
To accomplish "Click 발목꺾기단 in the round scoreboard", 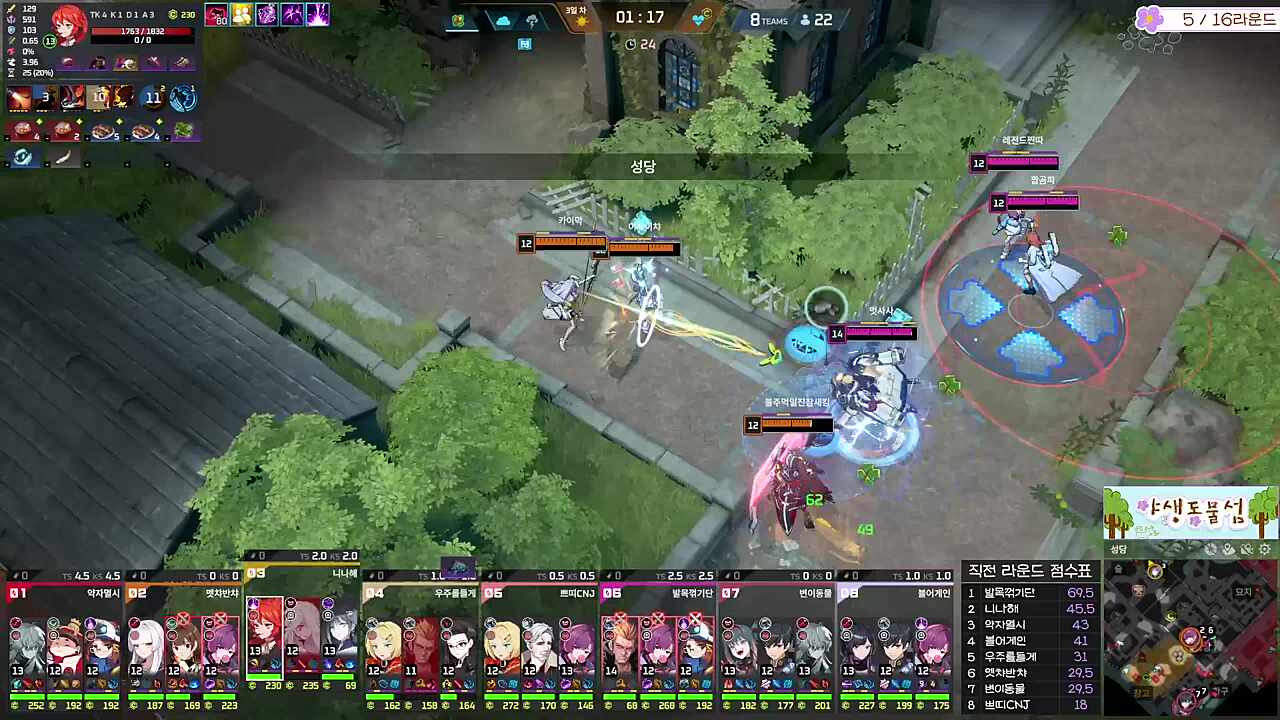I will tap(1010, 593).
